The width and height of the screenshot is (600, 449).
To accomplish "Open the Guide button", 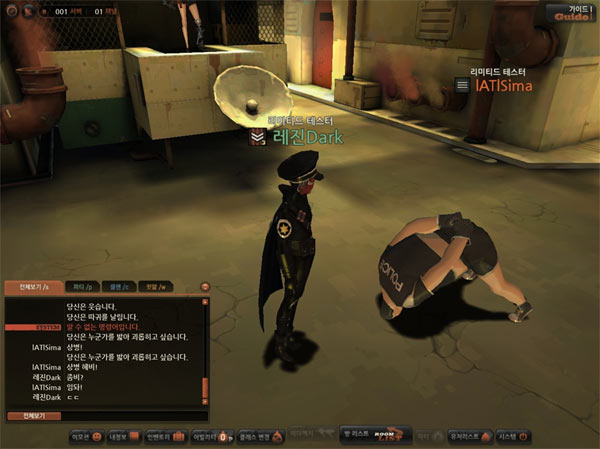I will (x=572, y=12).
